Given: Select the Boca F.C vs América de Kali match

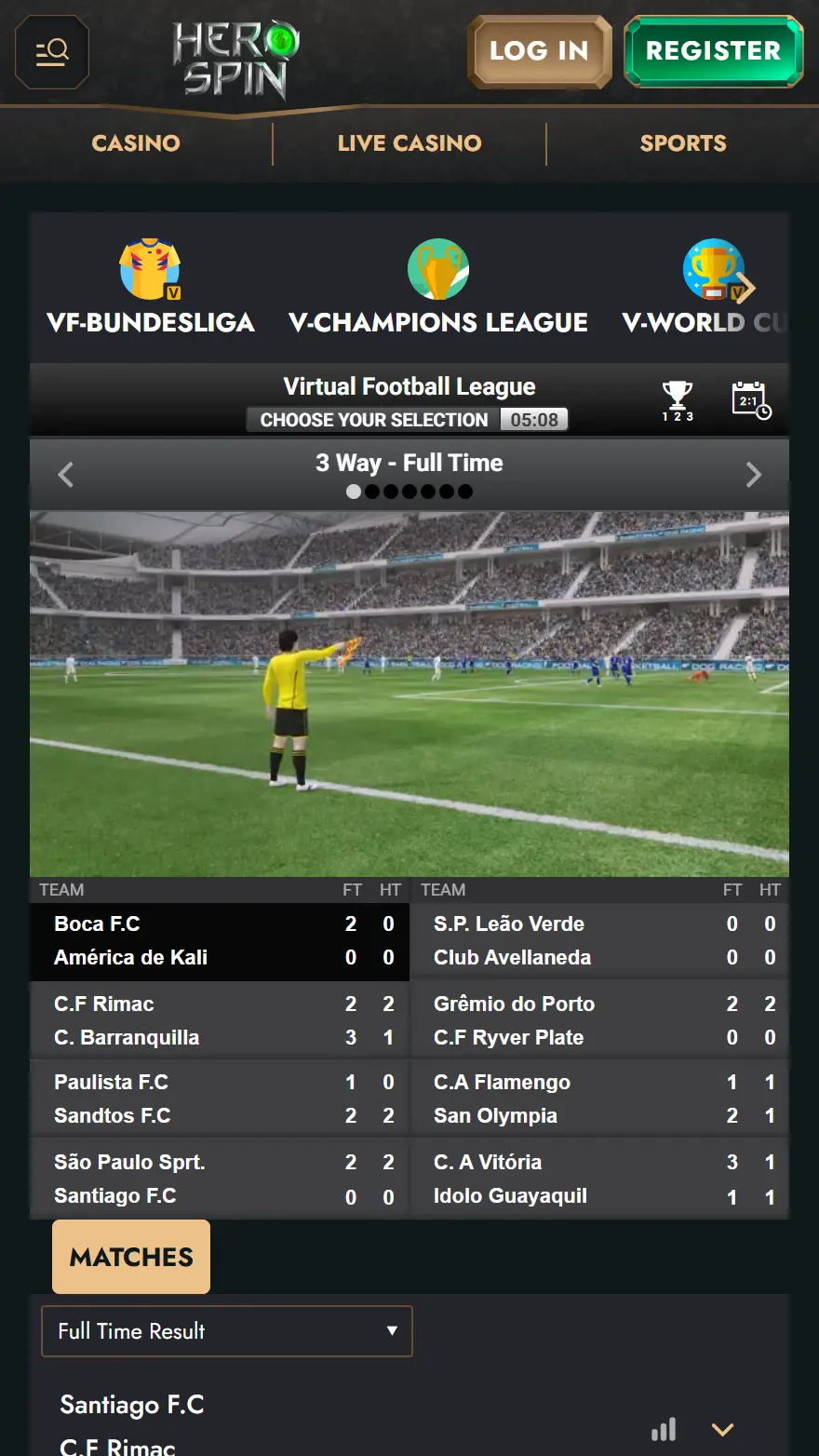Looking at the screenshot, I should pos(220,941).
